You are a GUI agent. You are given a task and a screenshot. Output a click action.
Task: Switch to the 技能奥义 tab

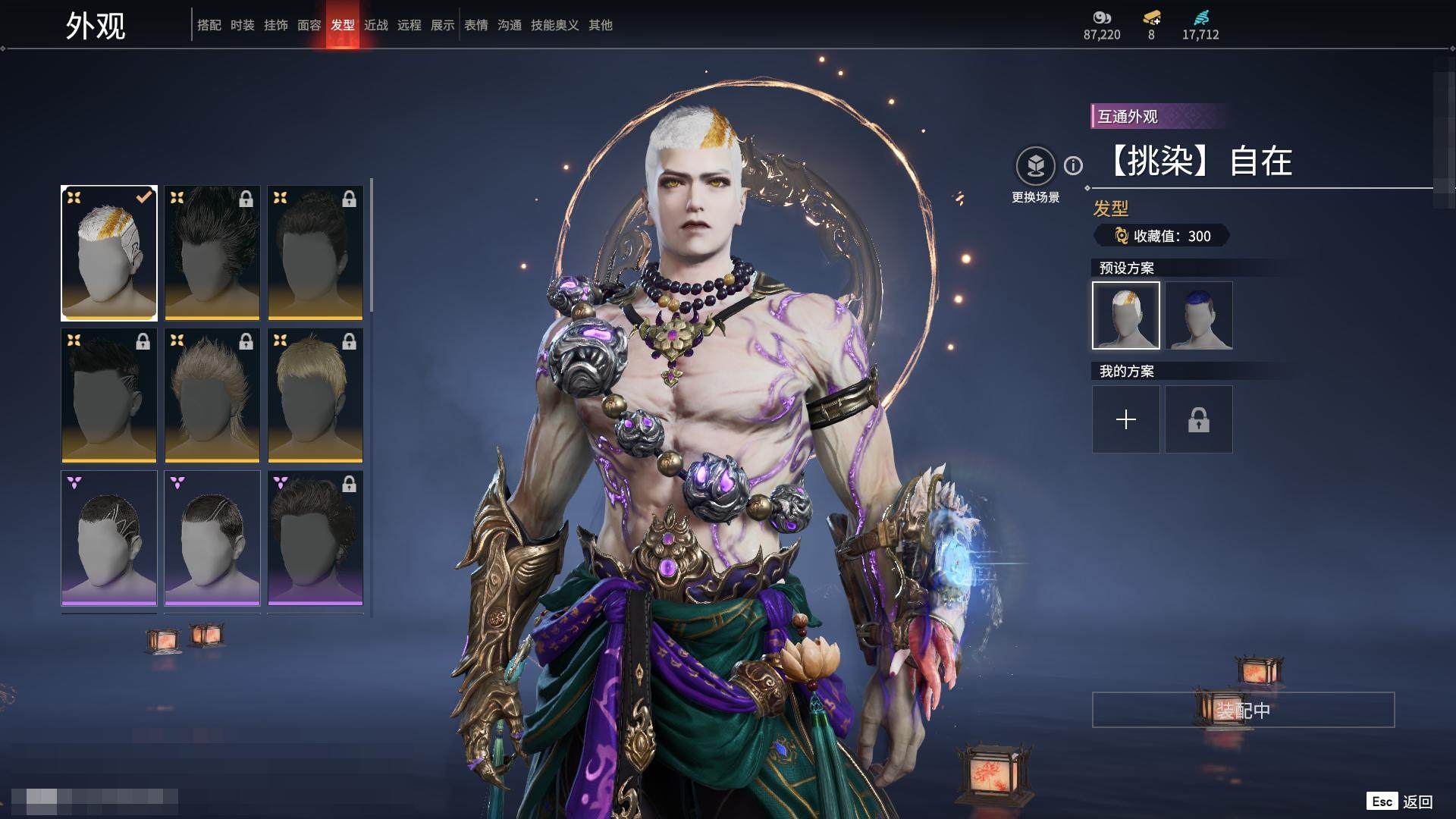coord(555,25)
